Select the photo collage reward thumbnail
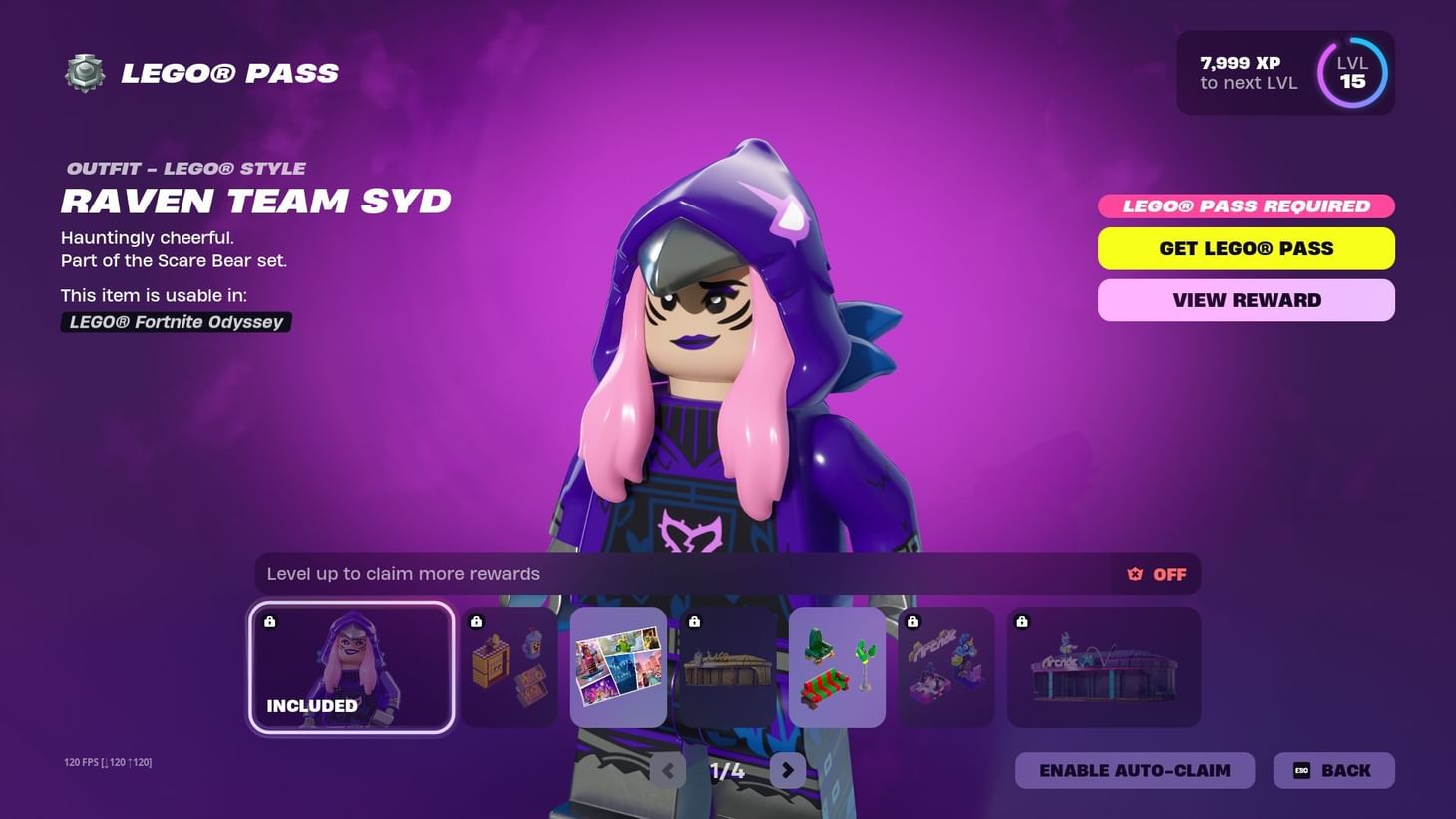The height and width of the screenshot is (819, 1456). coord(618,666)
